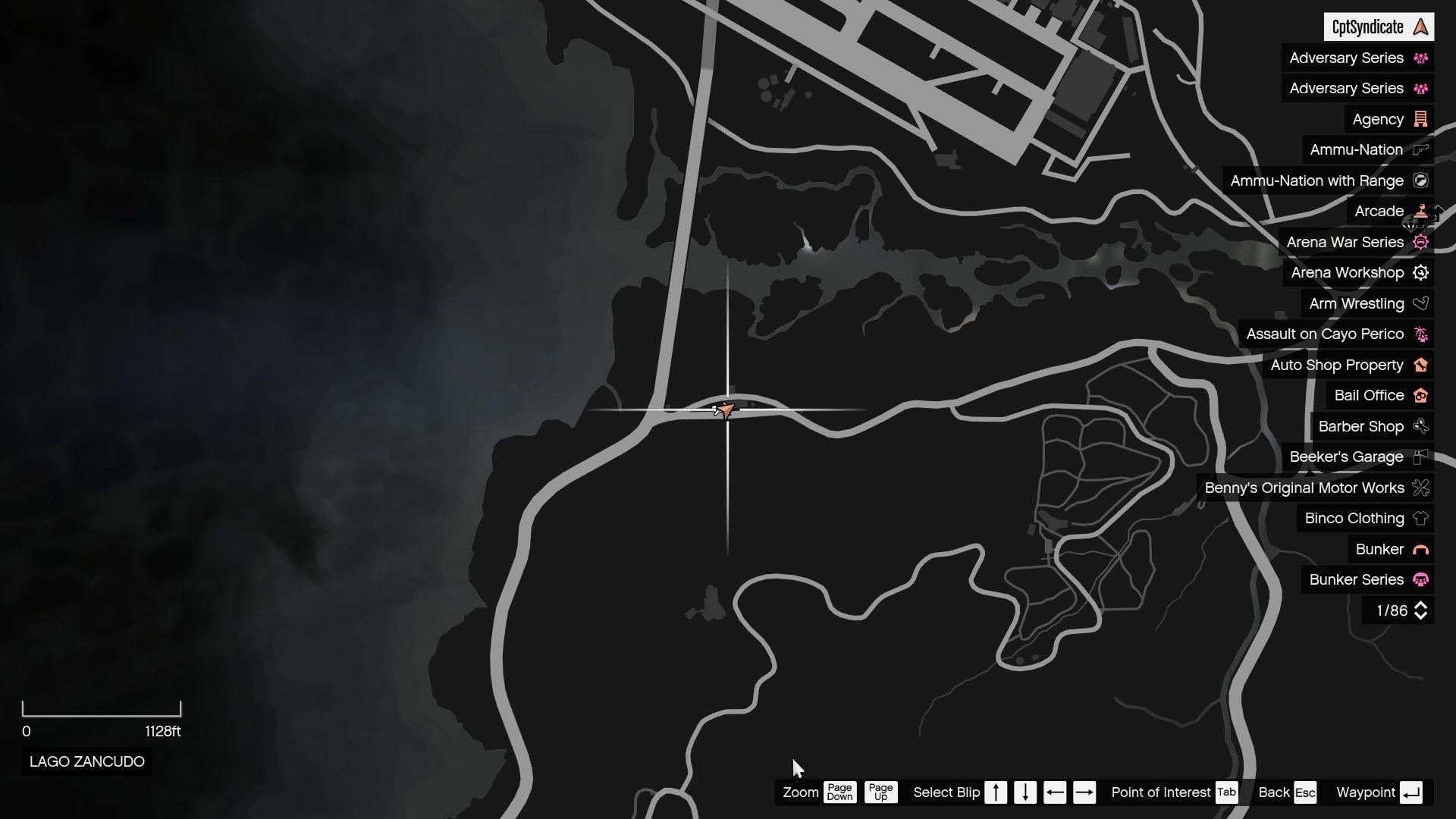The height and width of the screenshot is (819, 1456).
Task: Select the Barber Shop scissors icon
Action: 1419,426
